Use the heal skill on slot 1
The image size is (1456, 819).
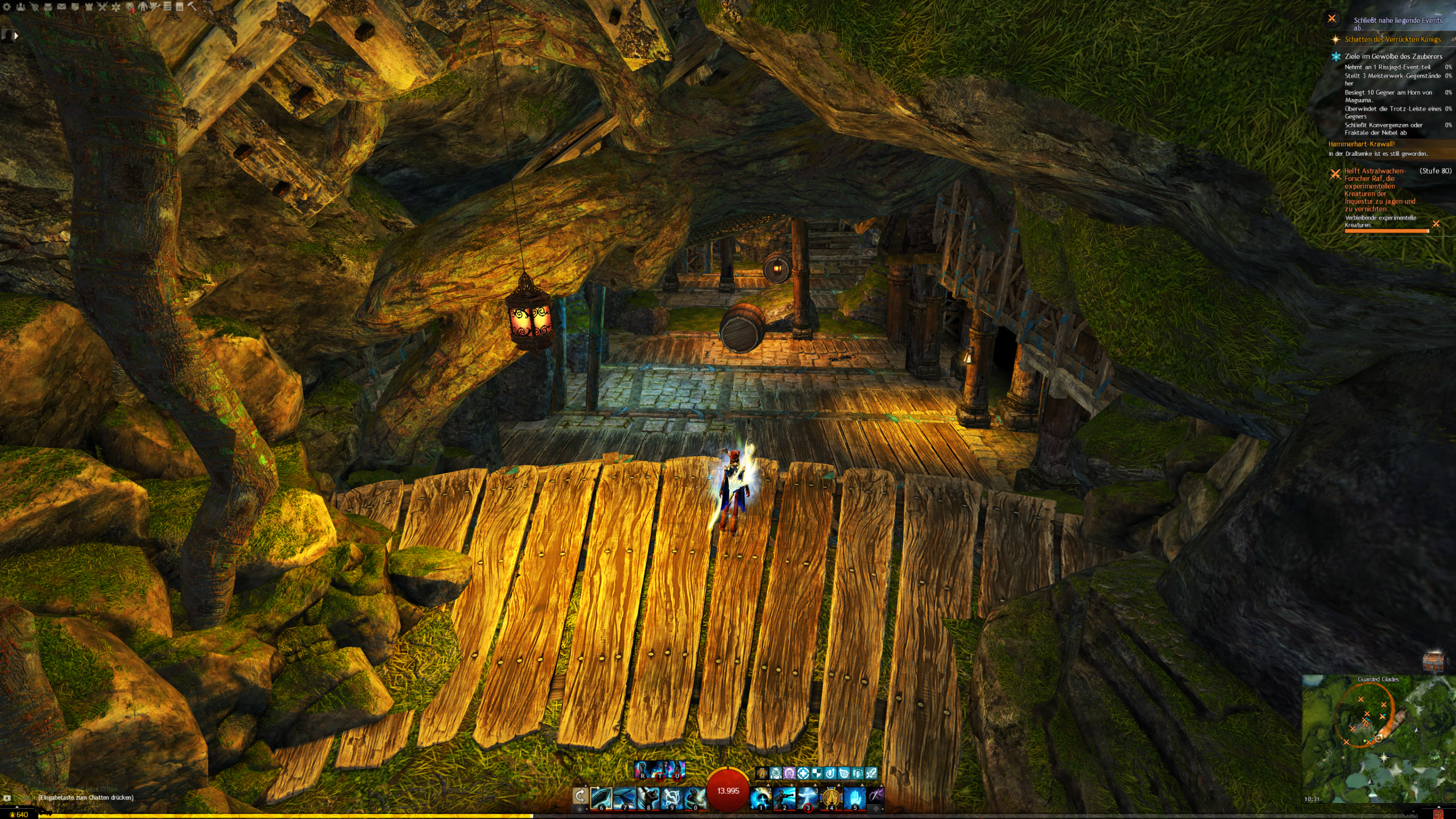[760, 797]
